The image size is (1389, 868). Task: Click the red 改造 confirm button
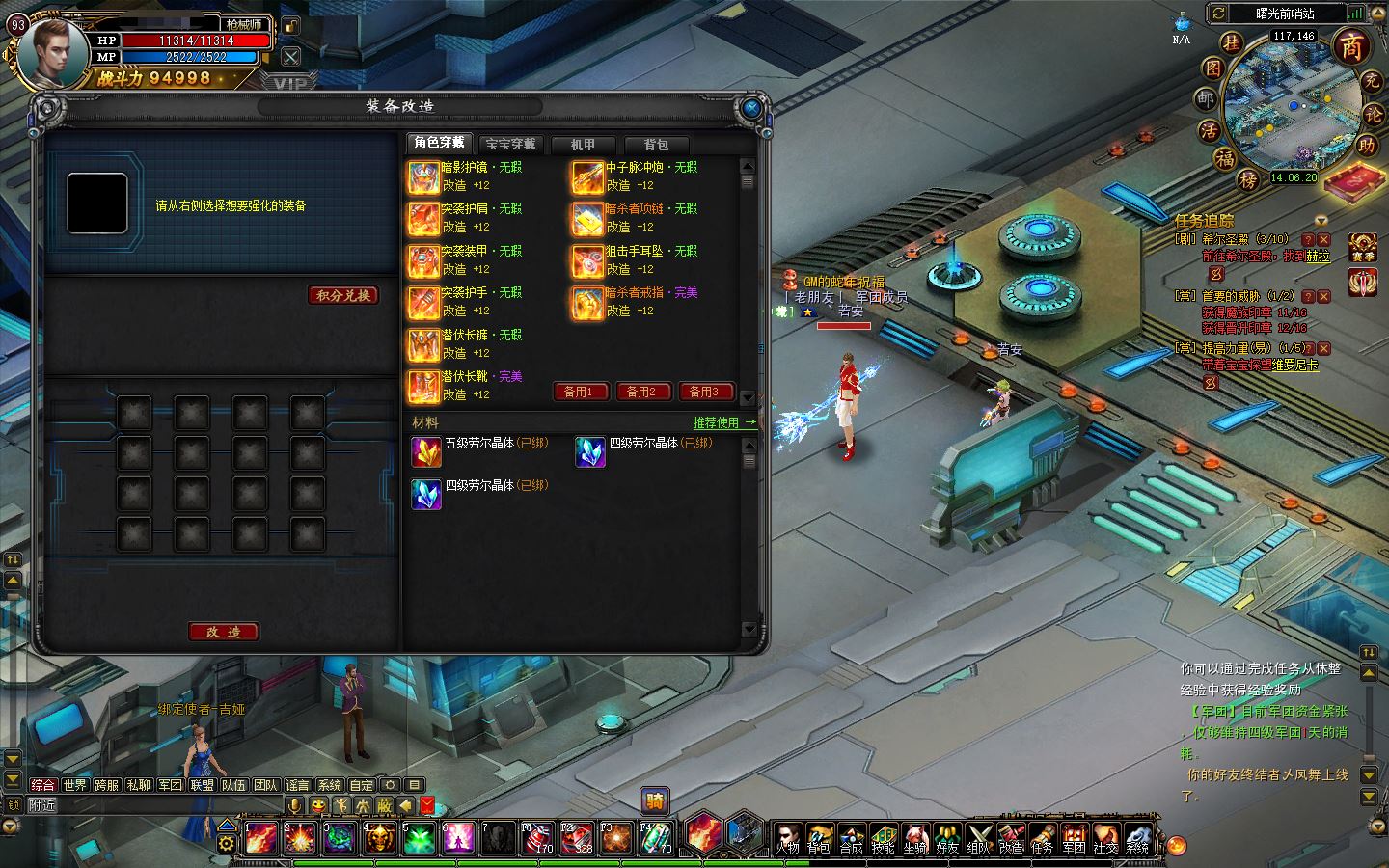[x=223, y=632]
